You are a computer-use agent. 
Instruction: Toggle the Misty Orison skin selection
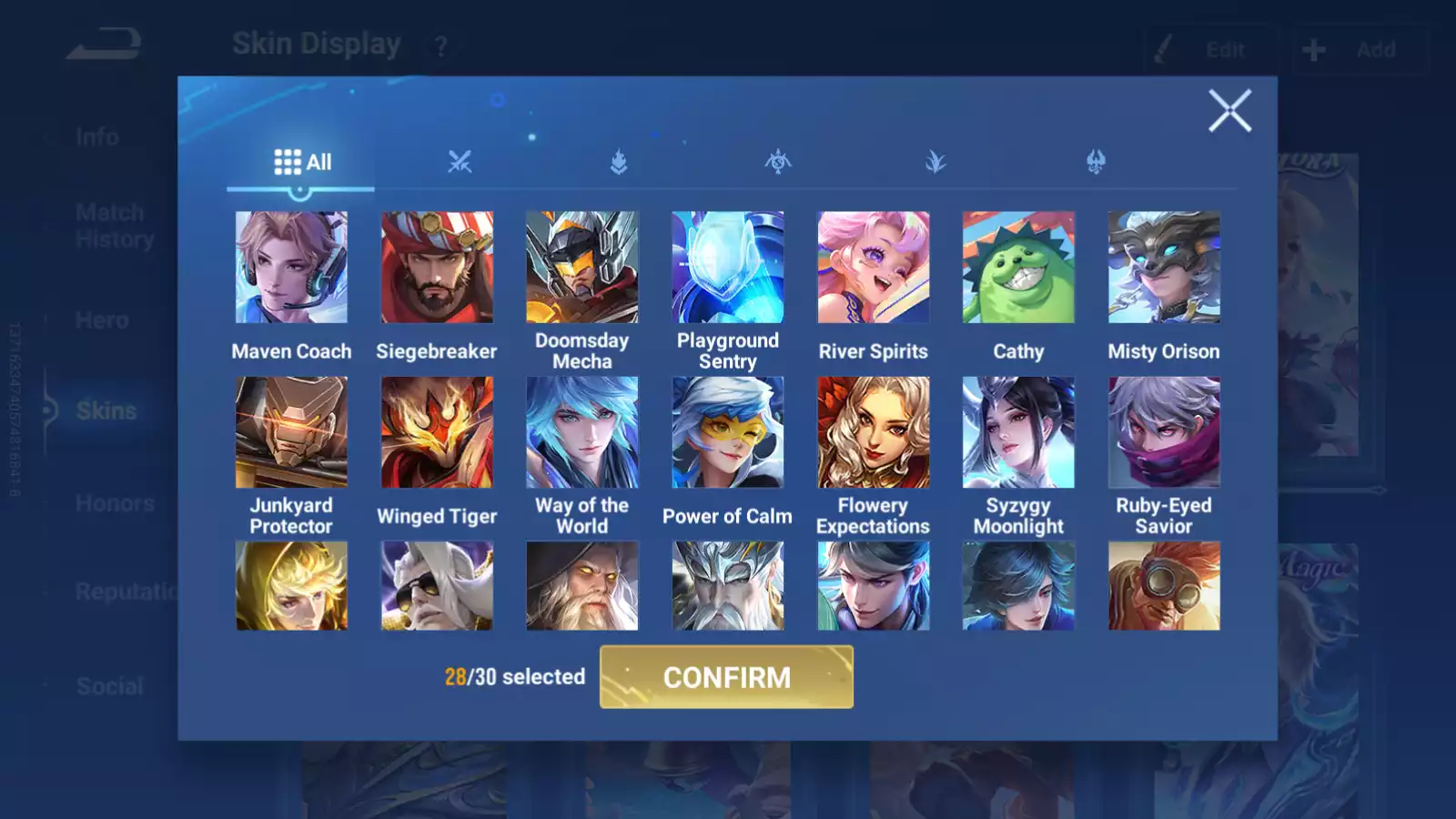pos(1164,266)
